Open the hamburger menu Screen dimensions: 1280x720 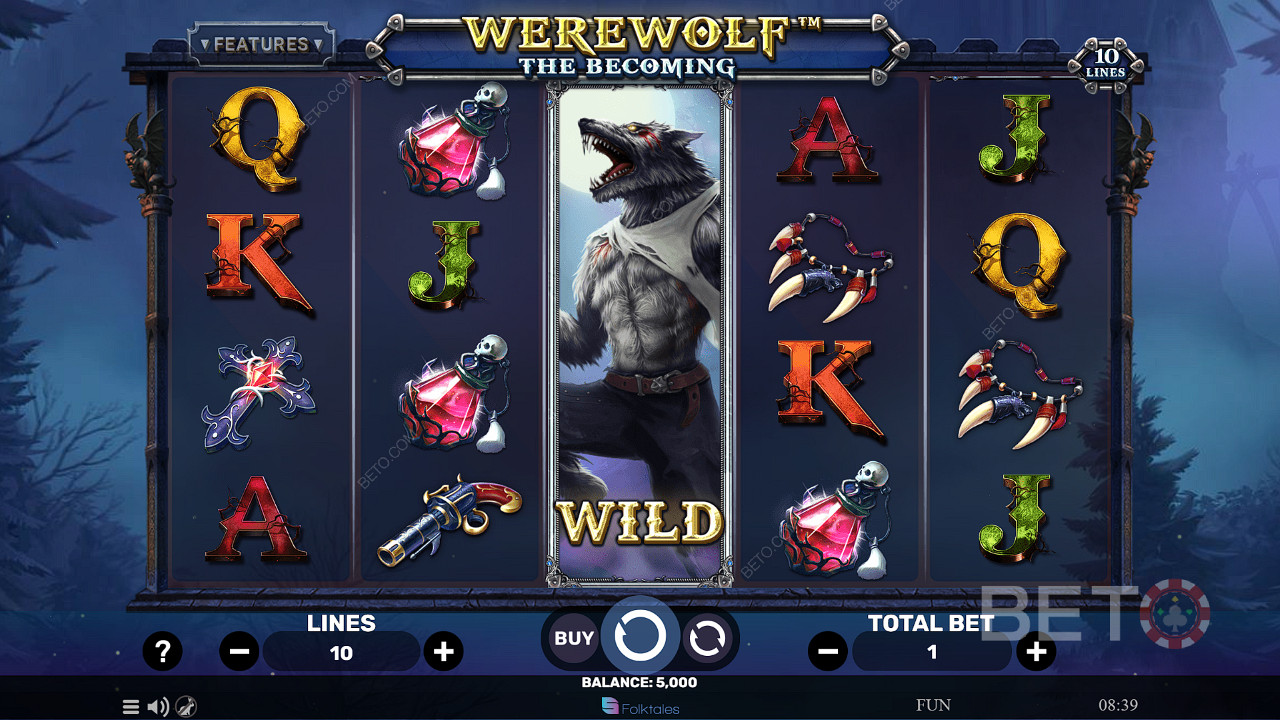[x=131, y=707]
